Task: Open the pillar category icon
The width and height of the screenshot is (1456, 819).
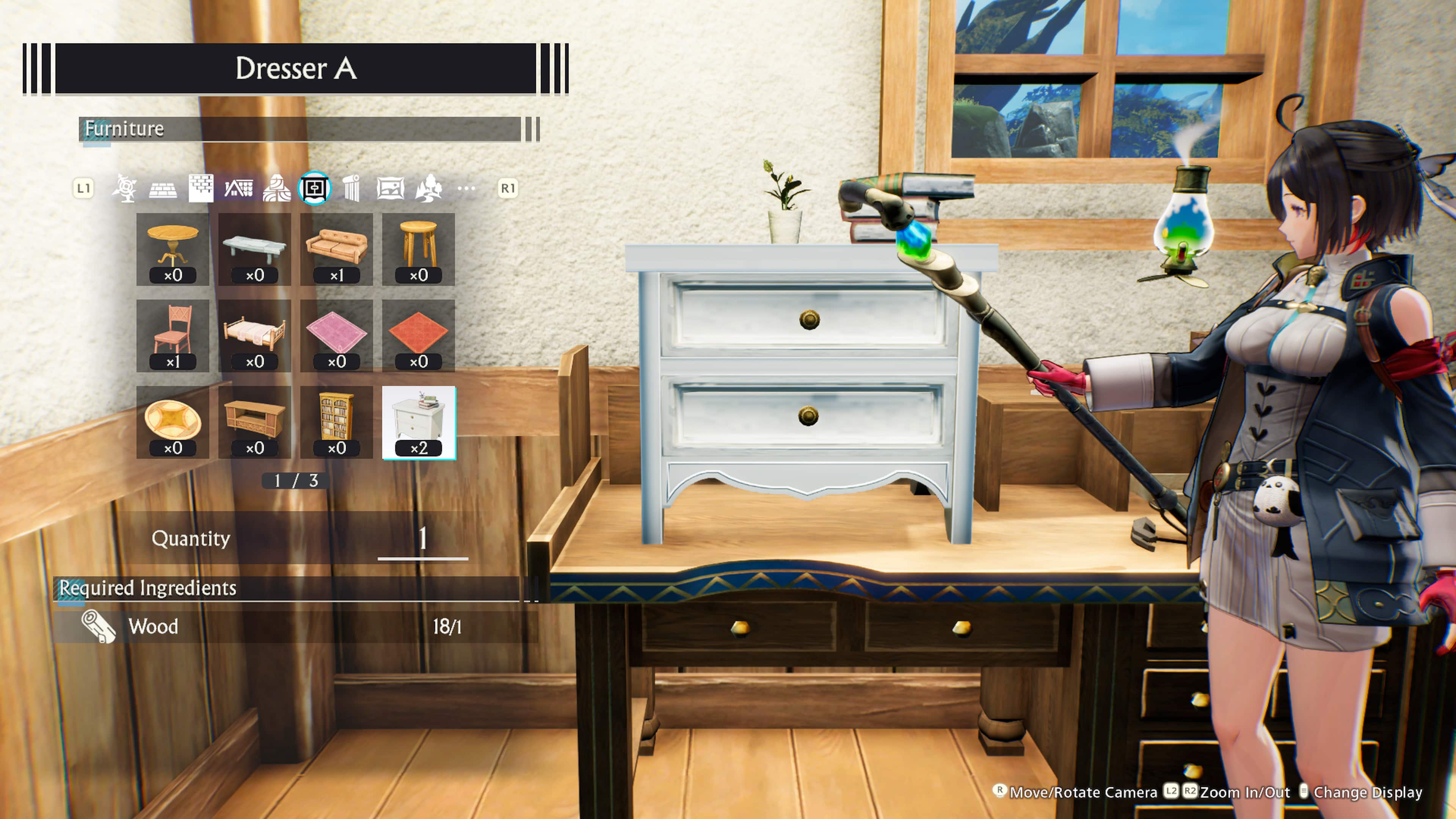Action: (352, 188)
